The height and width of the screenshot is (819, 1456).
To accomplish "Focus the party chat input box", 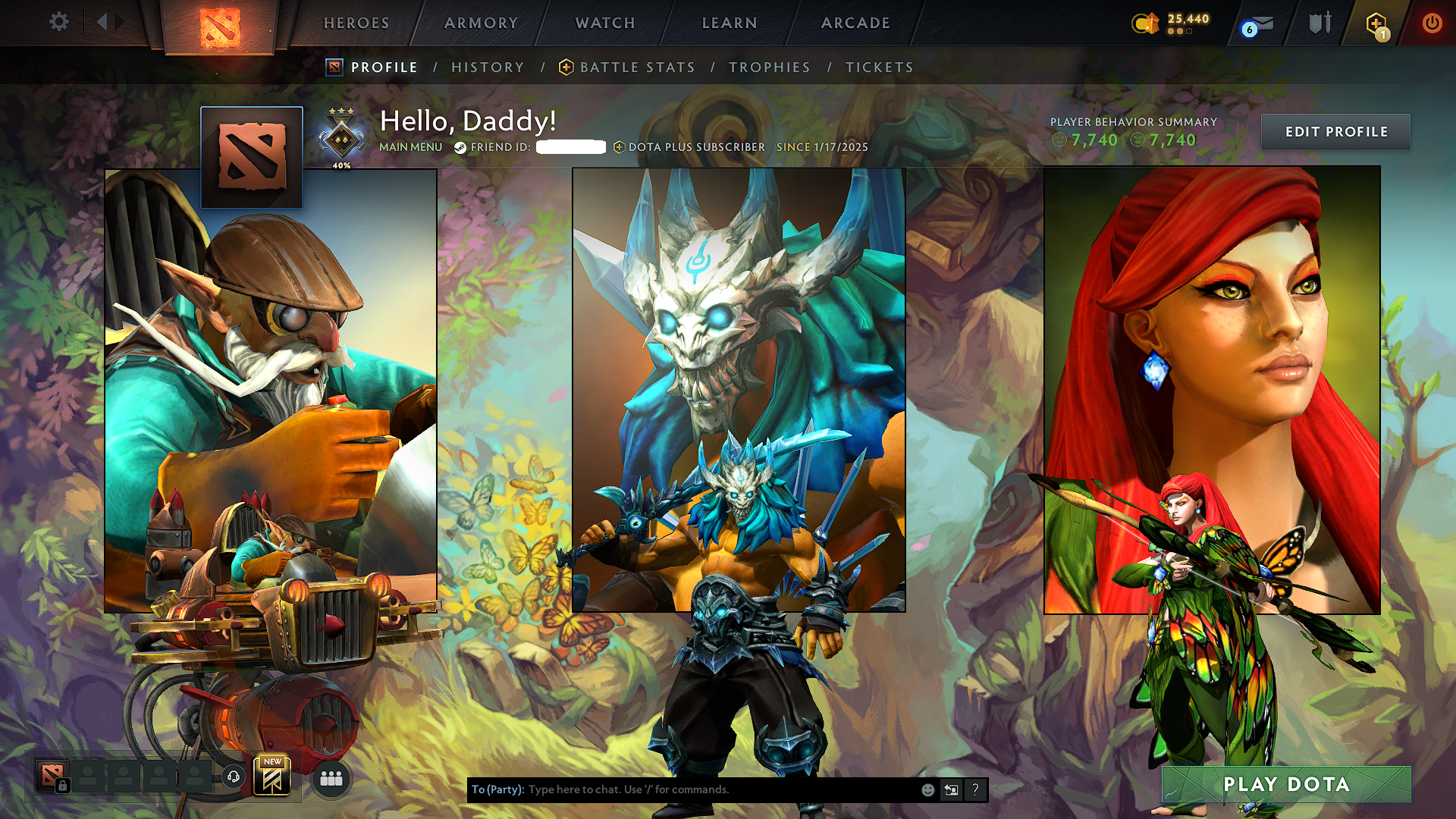I will click(720, 789).
